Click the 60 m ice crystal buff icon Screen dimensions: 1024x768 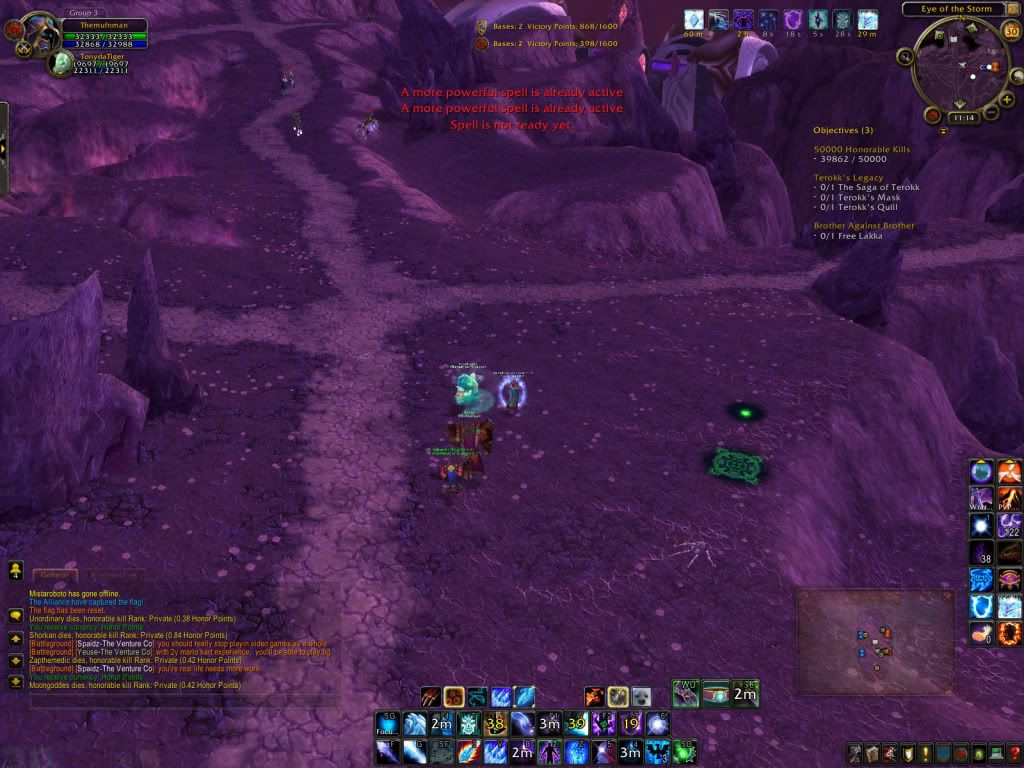(694, 20)
